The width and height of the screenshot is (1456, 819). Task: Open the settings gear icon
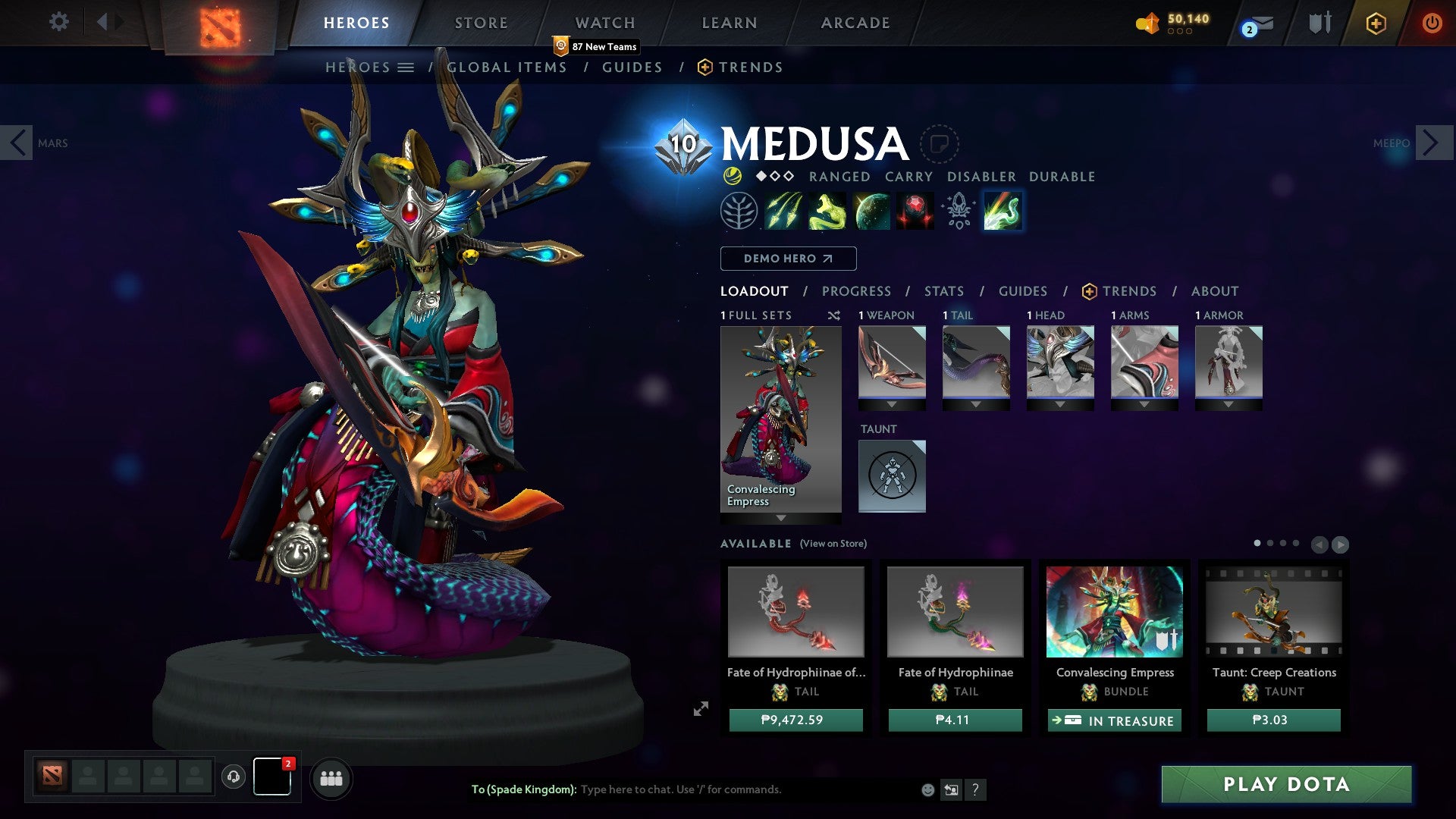(x=58, y=22)
